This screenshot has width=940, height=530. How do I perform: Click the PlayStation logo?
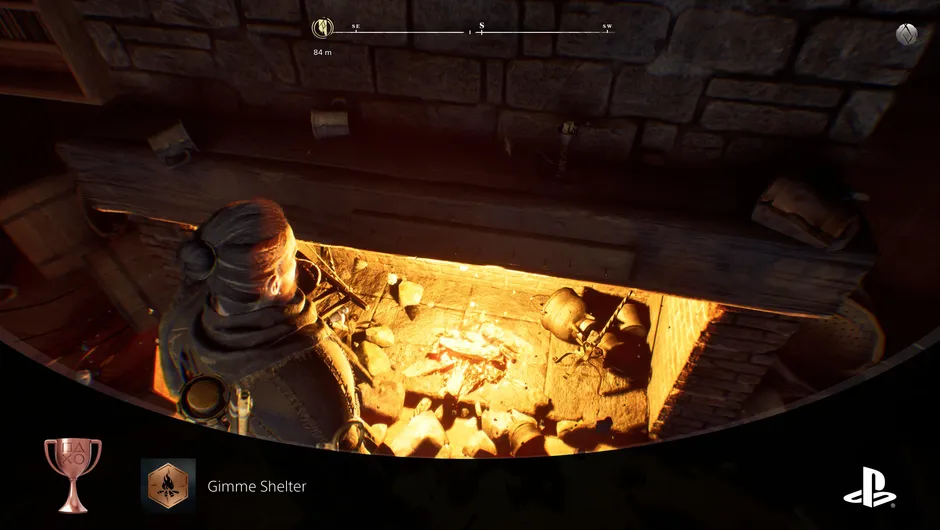tap(869, 487)
